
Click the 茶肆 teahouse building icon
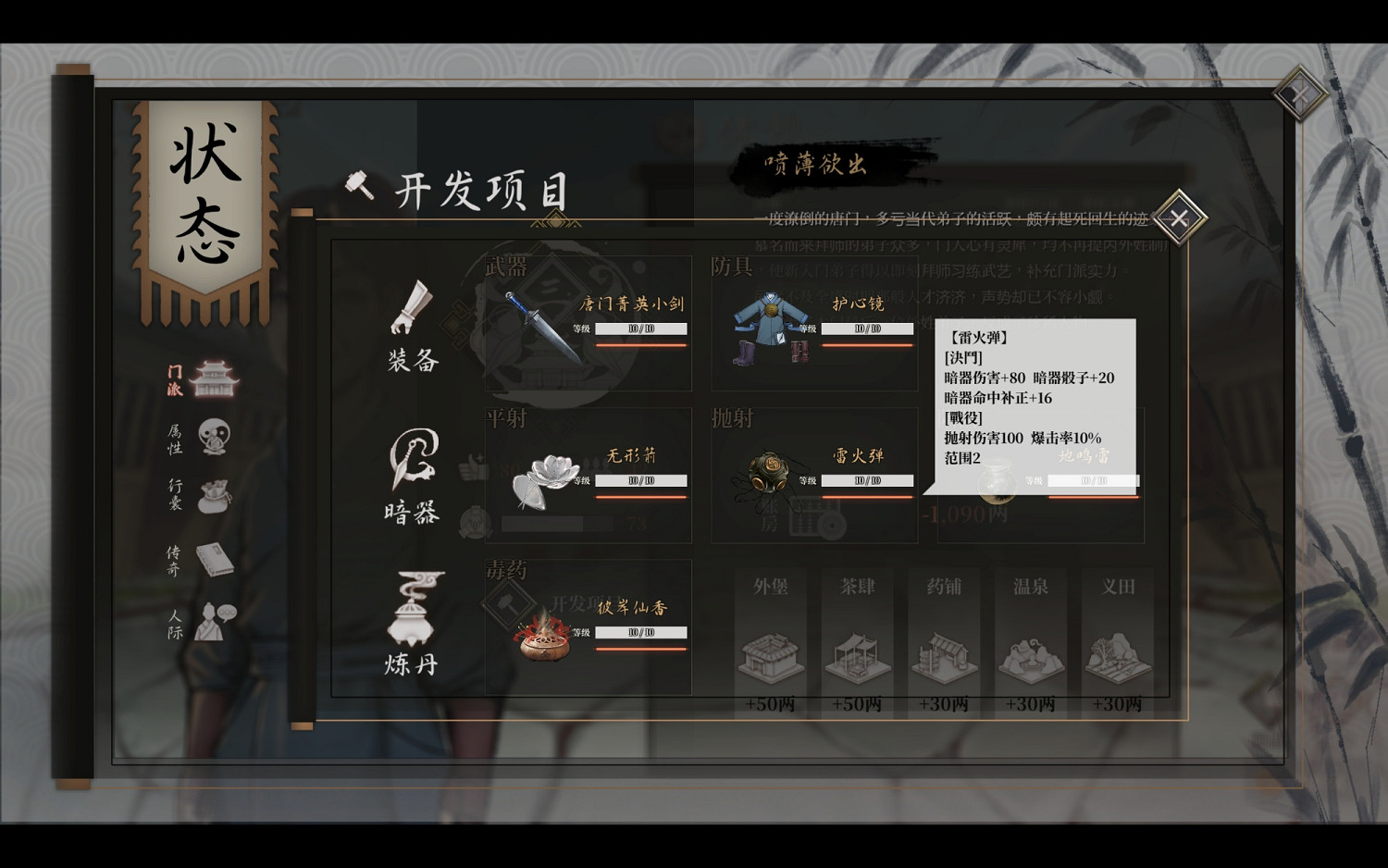tap(857, 652)
